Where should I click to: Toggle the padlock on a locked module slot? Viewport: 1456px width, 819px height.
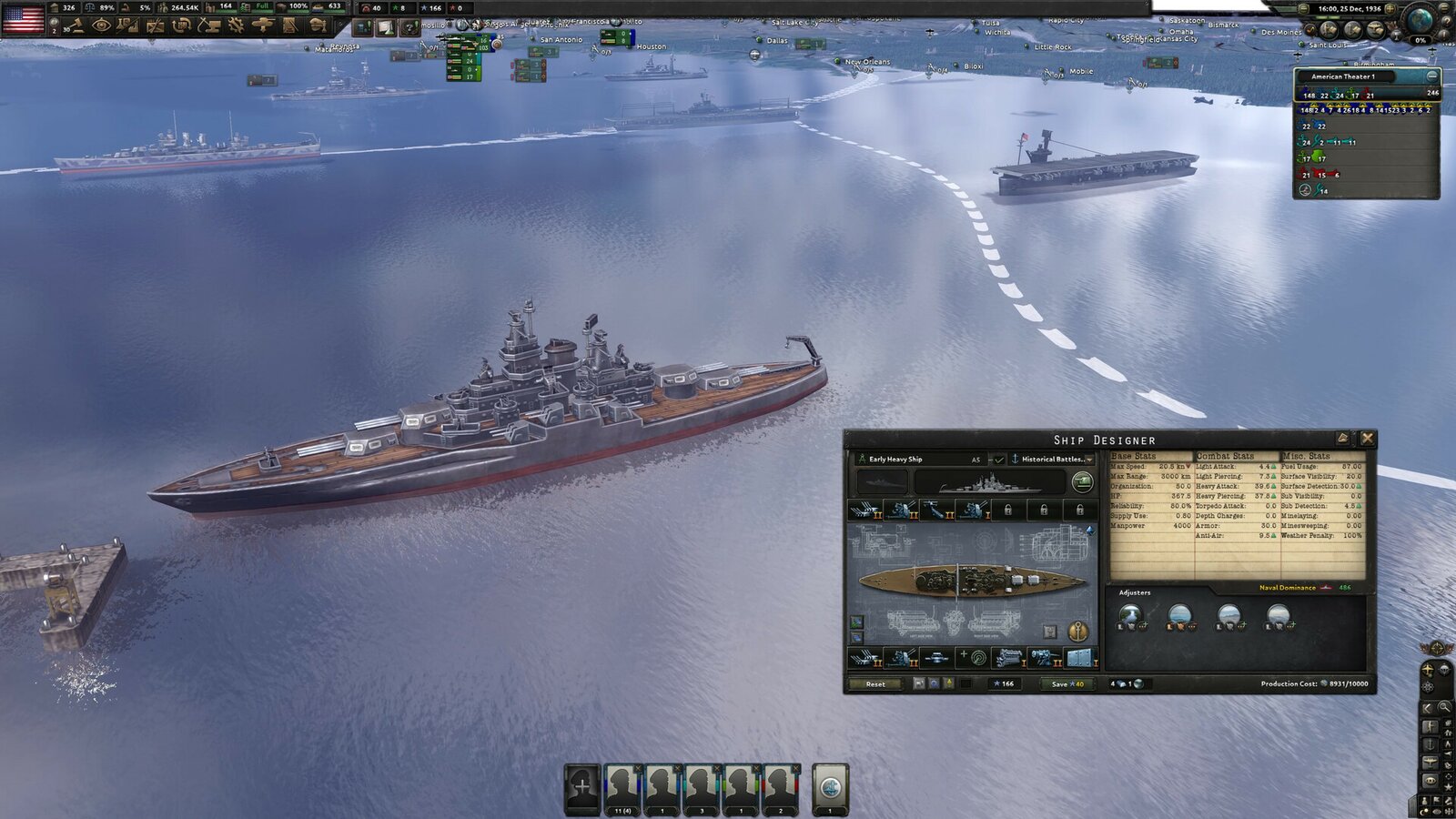[x=1008, y=510]
